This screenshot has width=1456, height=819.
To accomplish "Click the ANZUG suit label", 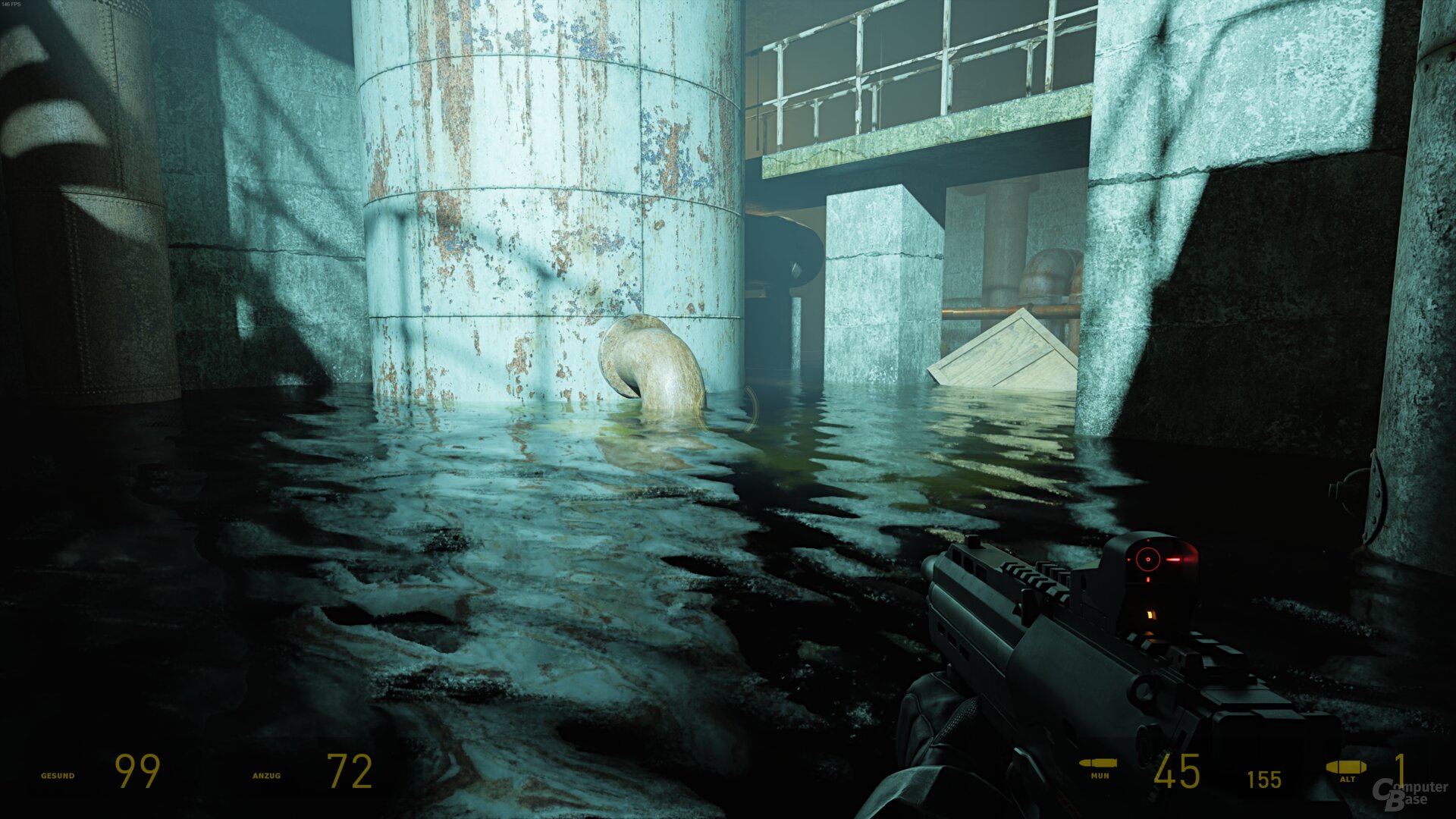I will tap(265, 776).
